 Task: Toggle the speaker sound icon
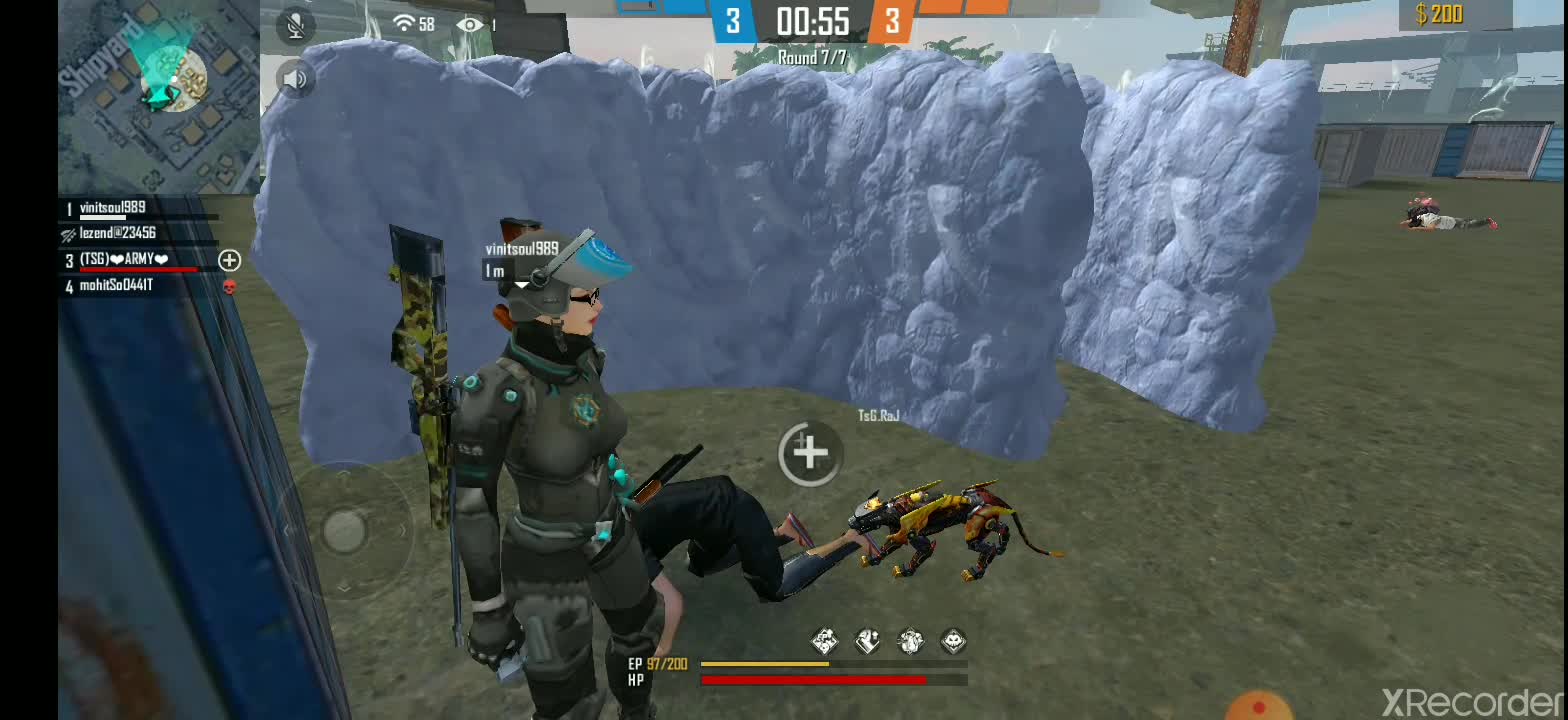point(294,78)
